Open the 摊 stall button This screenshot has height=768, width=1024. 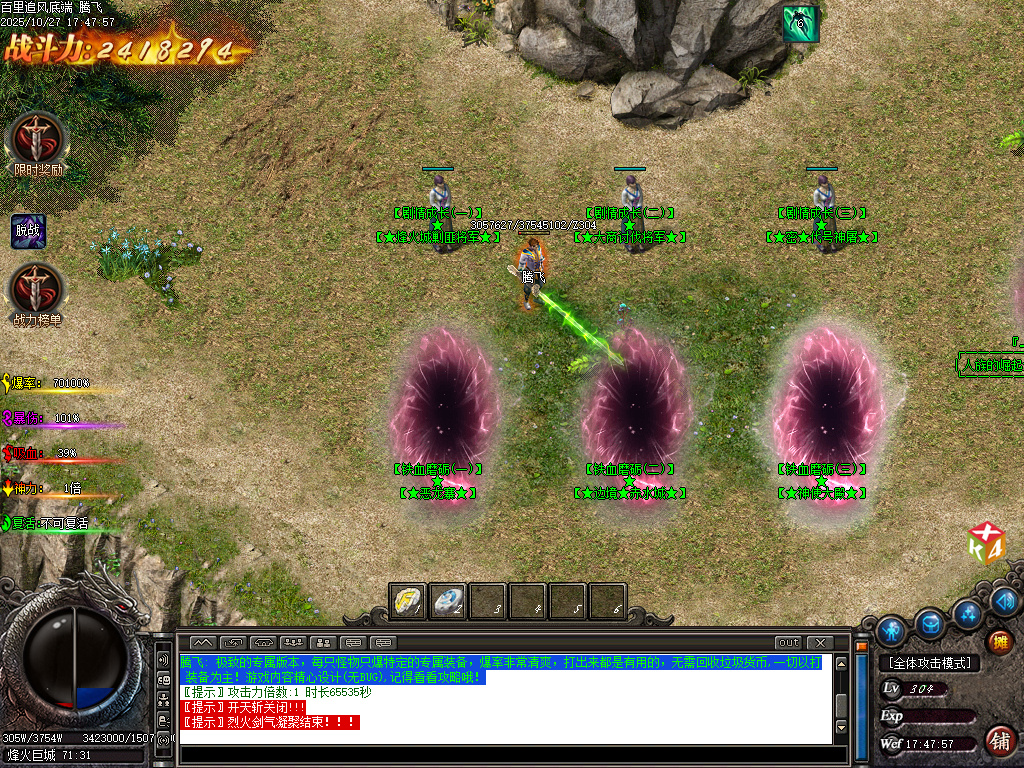pyautogui.click(x=998, y=642)
